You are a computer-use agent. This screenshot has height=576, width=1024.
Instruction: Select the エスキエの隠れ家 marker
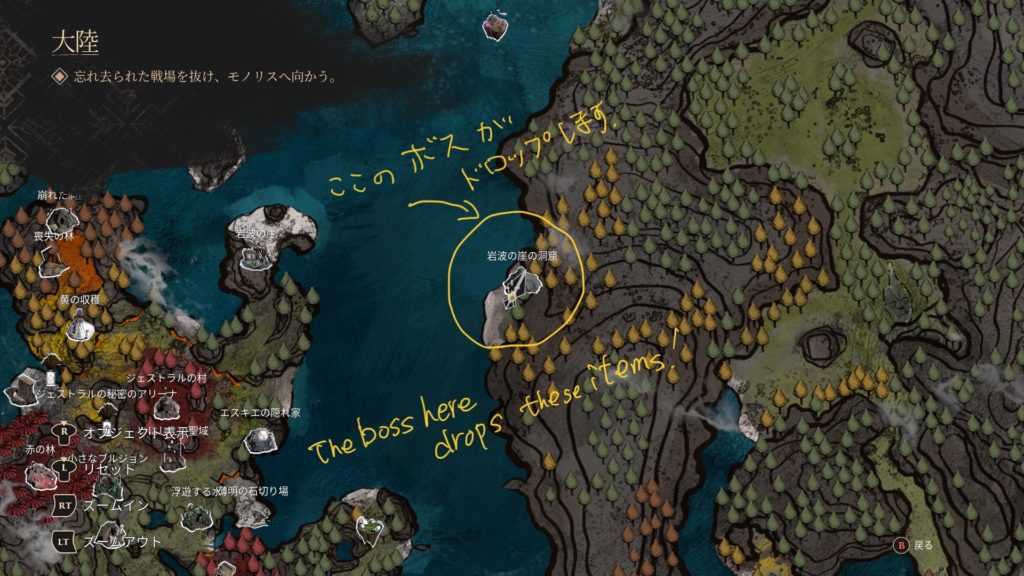pos(262,438)
